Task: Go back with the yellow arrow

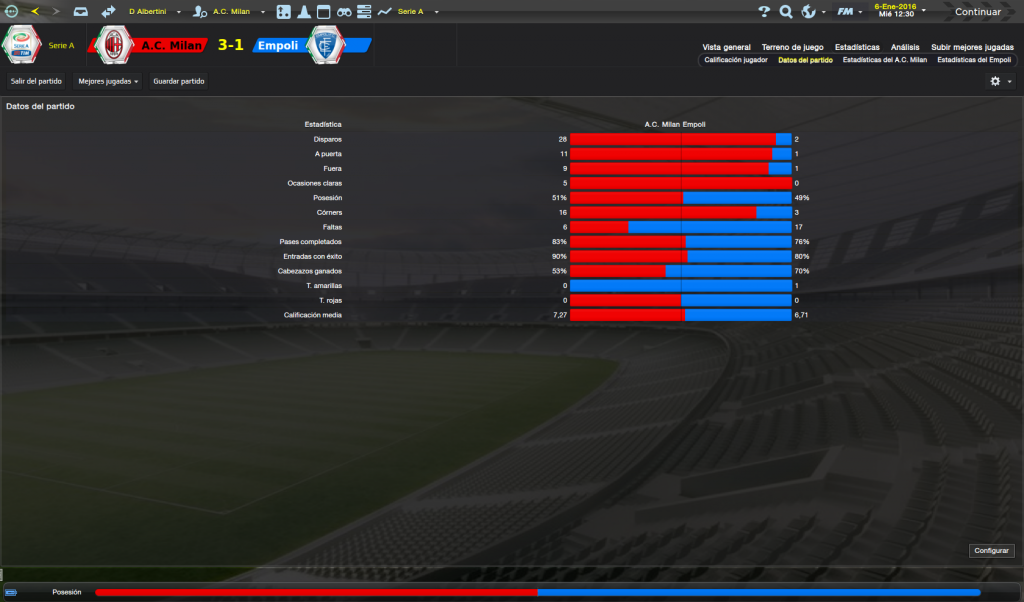Action: tap(35, 12)
